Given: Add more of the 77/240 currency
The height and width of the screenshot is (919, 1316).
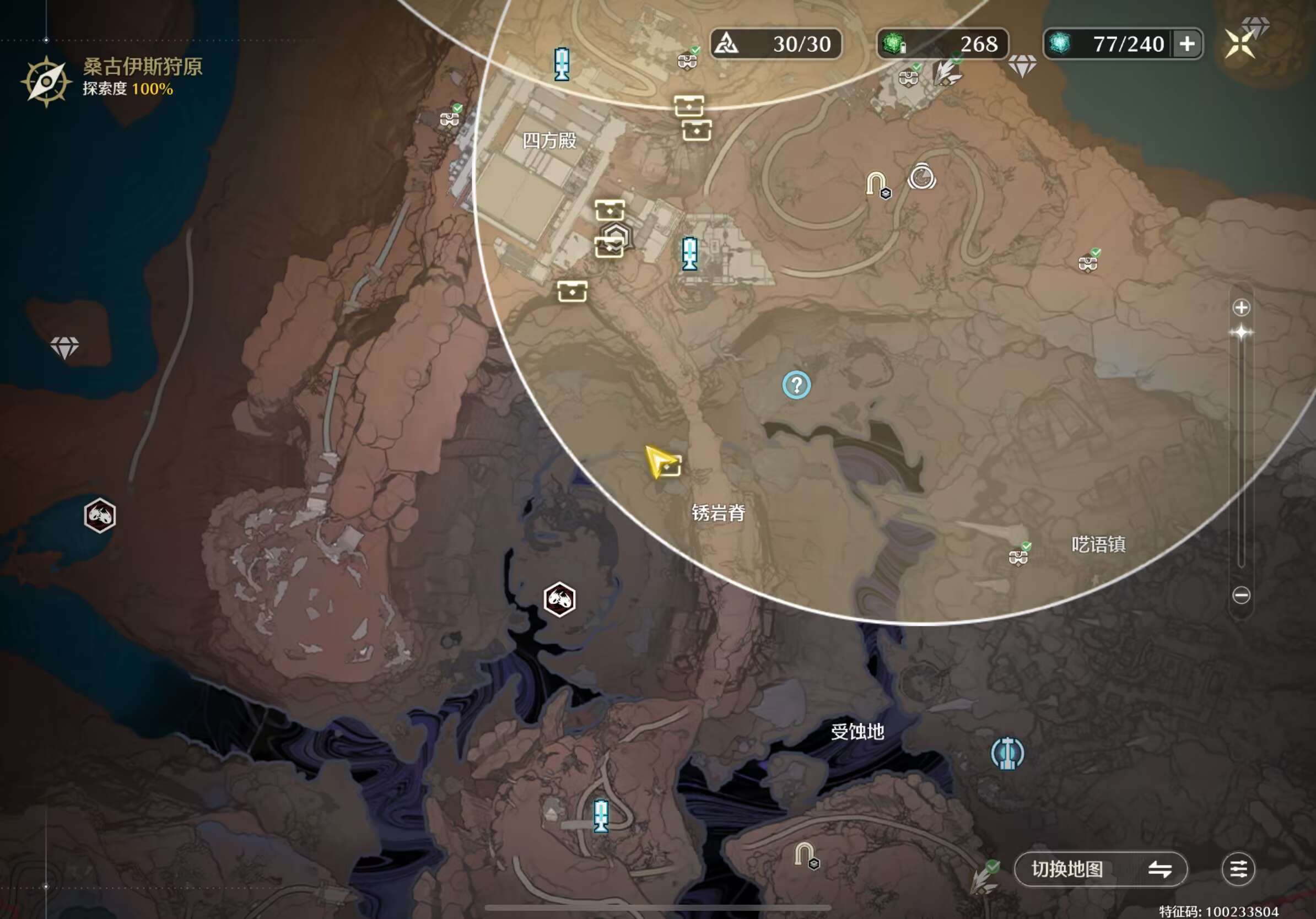Looking at the screenshot, I should click(x=1187, y=44).
